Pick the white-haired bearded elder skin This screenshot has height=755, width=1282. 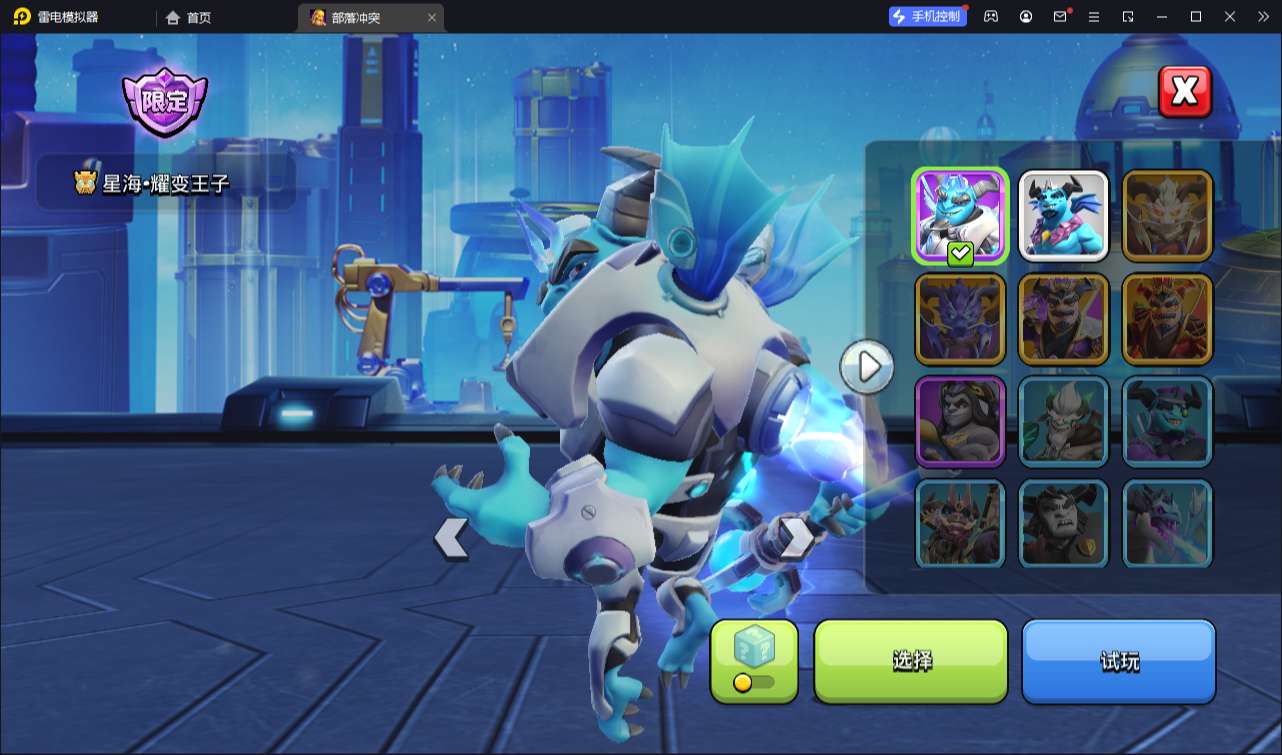[x=1063, y=421]
